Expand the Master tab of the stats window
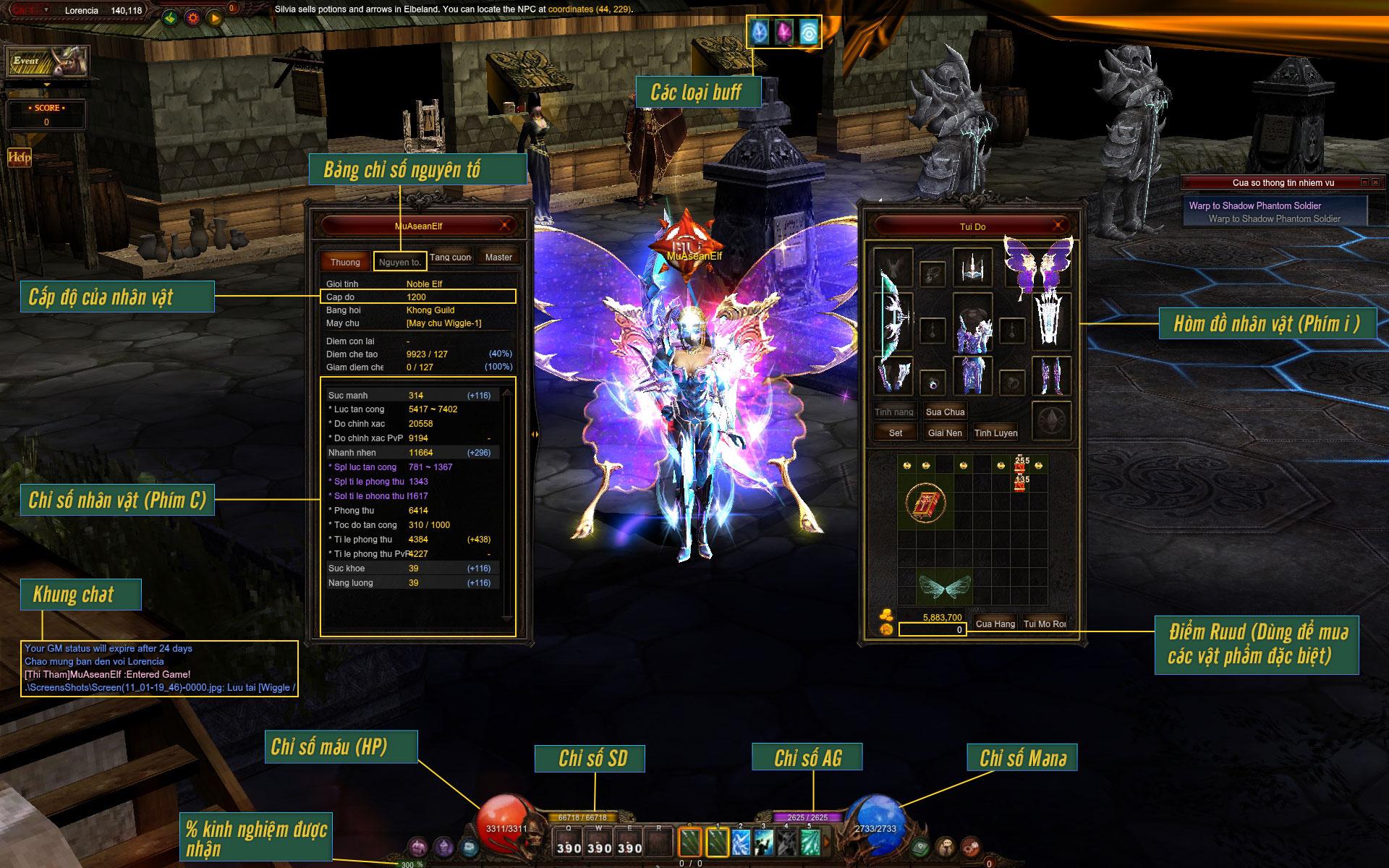 (x=498, y=257)
